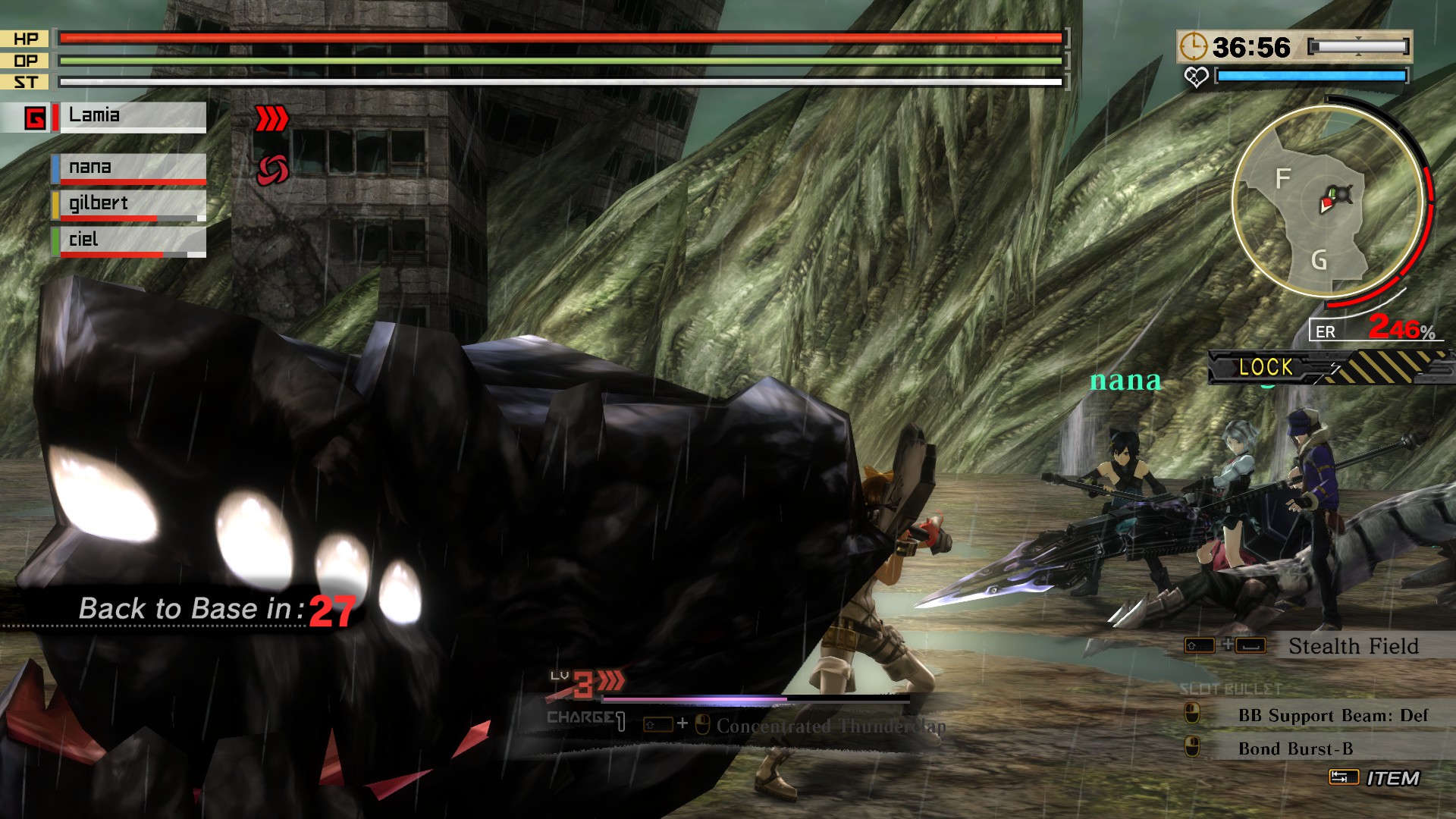
Task: Pick ciel from the party list
Action: point(129,240)
